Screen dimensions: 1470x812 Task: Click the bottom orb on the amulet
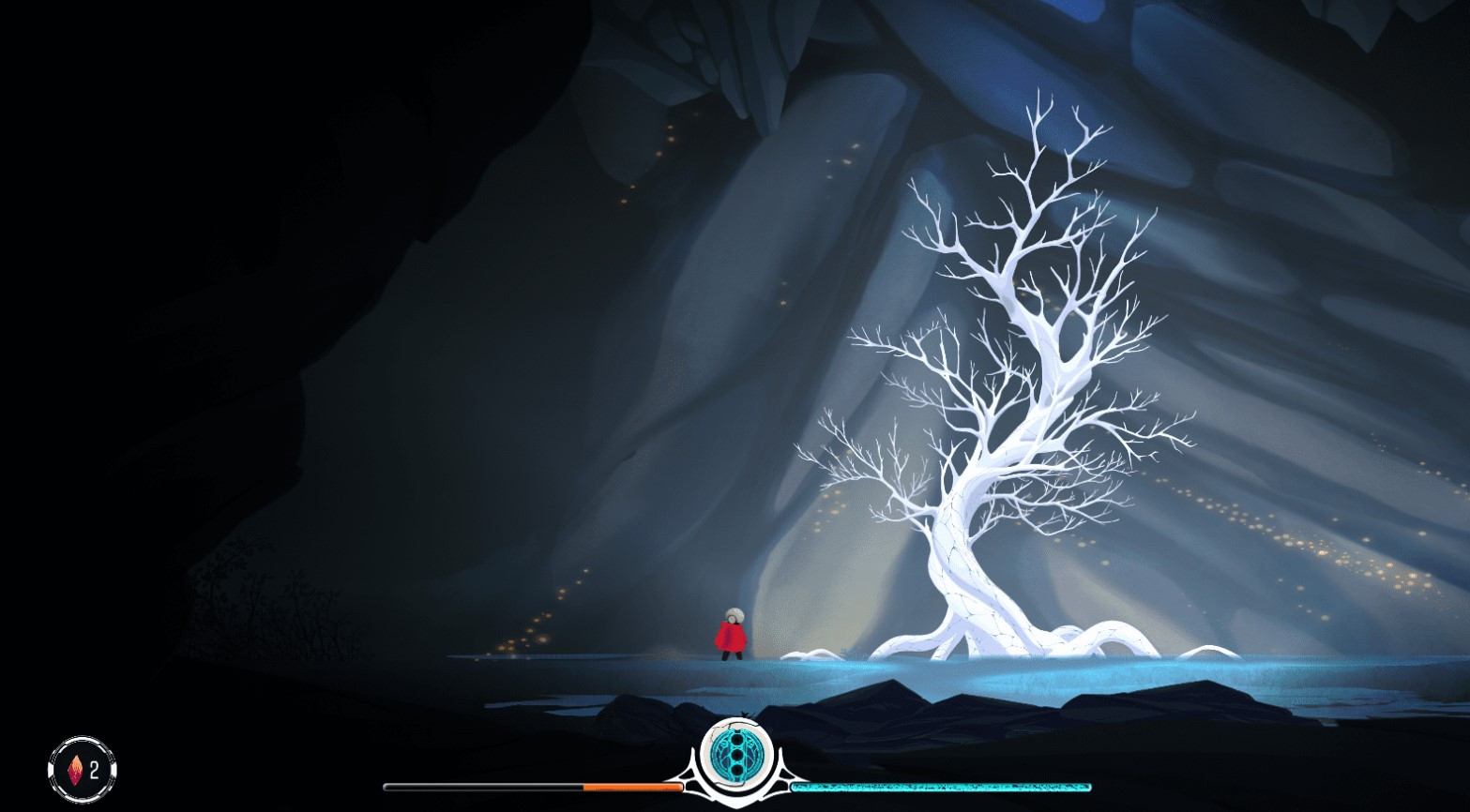(x=737, y=770)
